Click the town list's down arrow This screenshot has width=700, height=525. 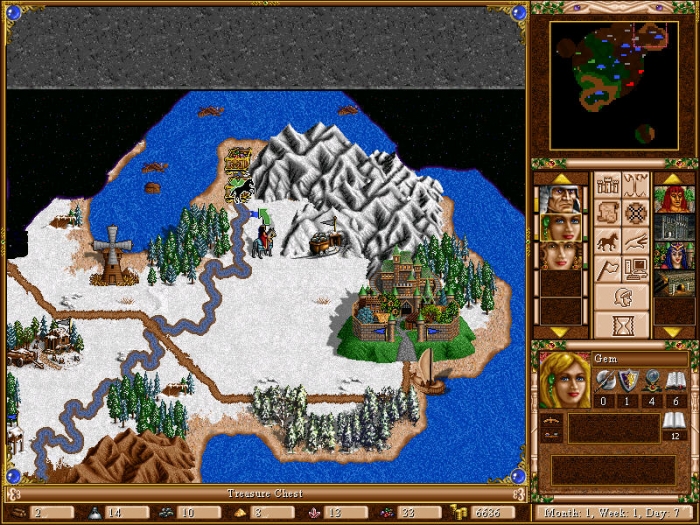point(674,331)
